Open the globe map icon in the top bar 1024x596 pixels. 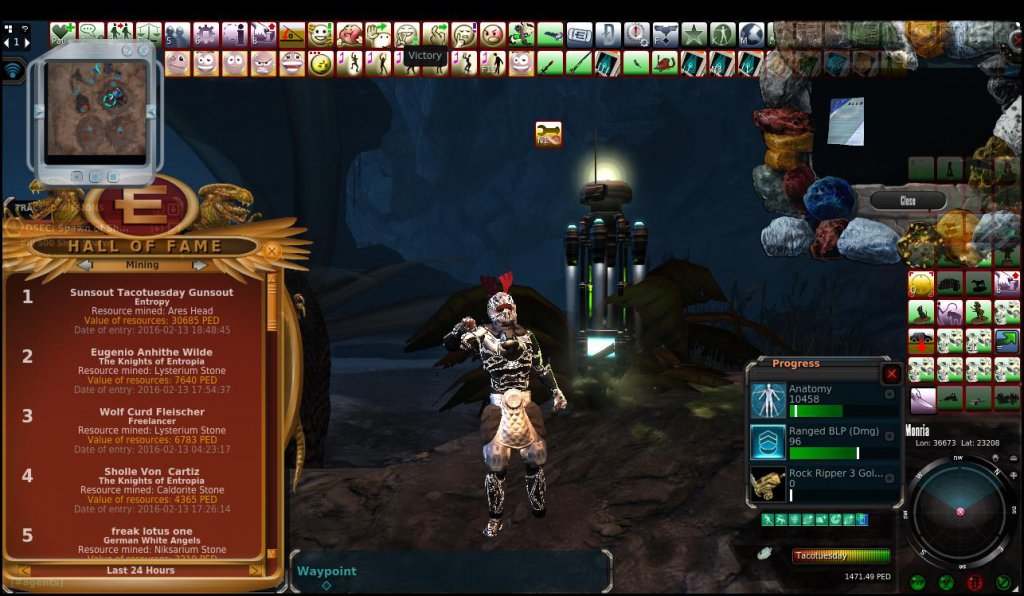coord(752,35)
